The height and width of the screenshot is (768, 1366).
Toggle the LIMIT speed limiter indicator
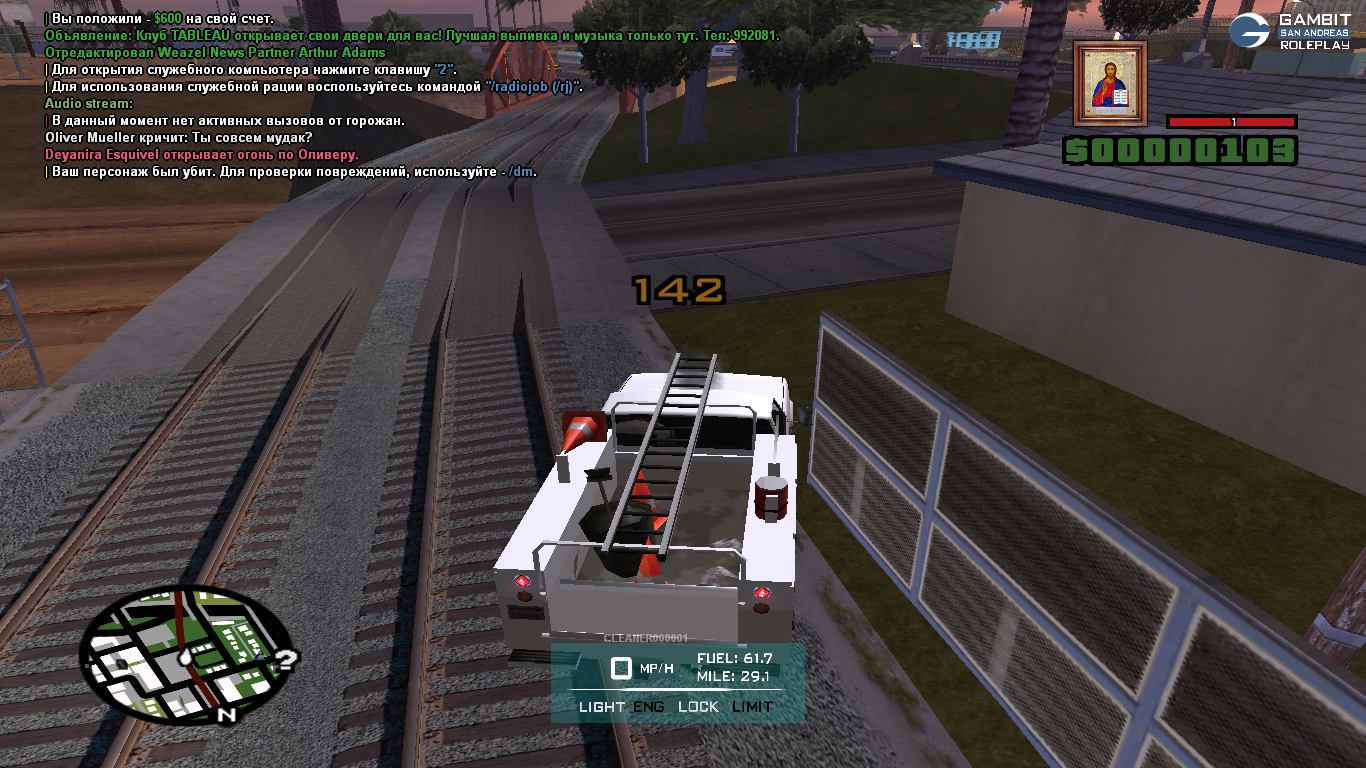click(752, 707)
